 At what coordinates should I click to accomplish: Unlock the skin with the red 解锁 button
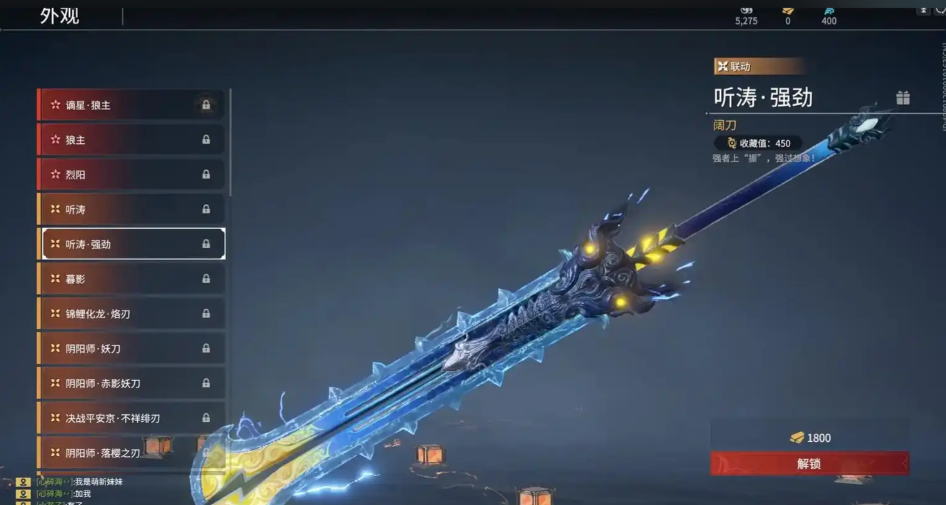[810, 463]
